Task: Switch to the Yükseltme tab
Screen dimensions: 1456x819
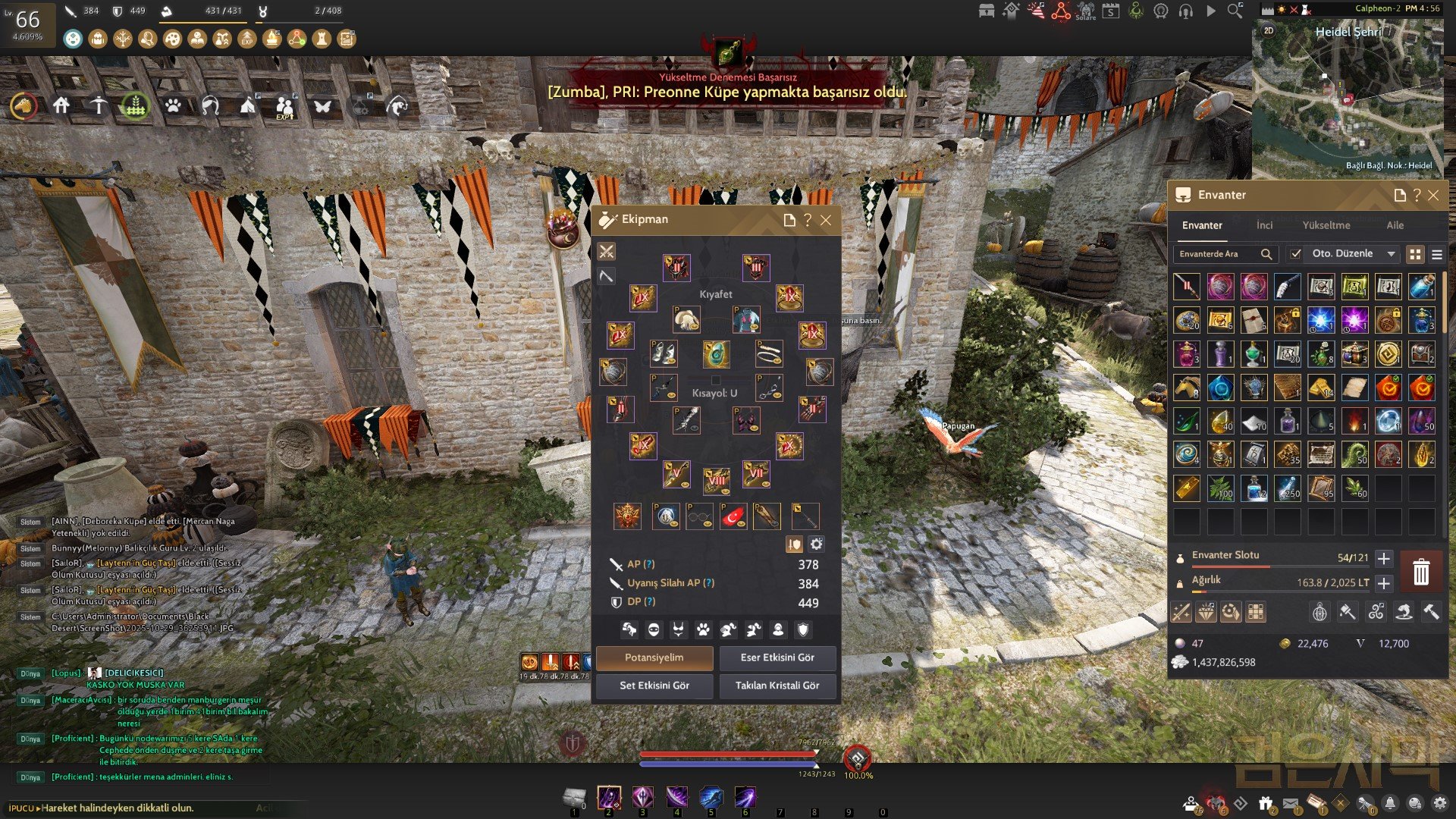Action: click(1326, 225)
